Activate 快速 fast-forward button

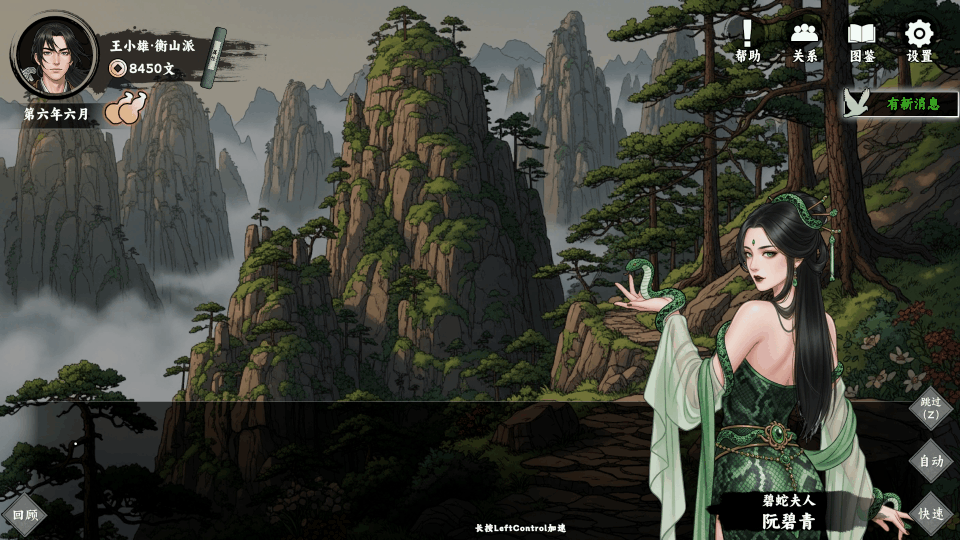(x=931, y=513)
